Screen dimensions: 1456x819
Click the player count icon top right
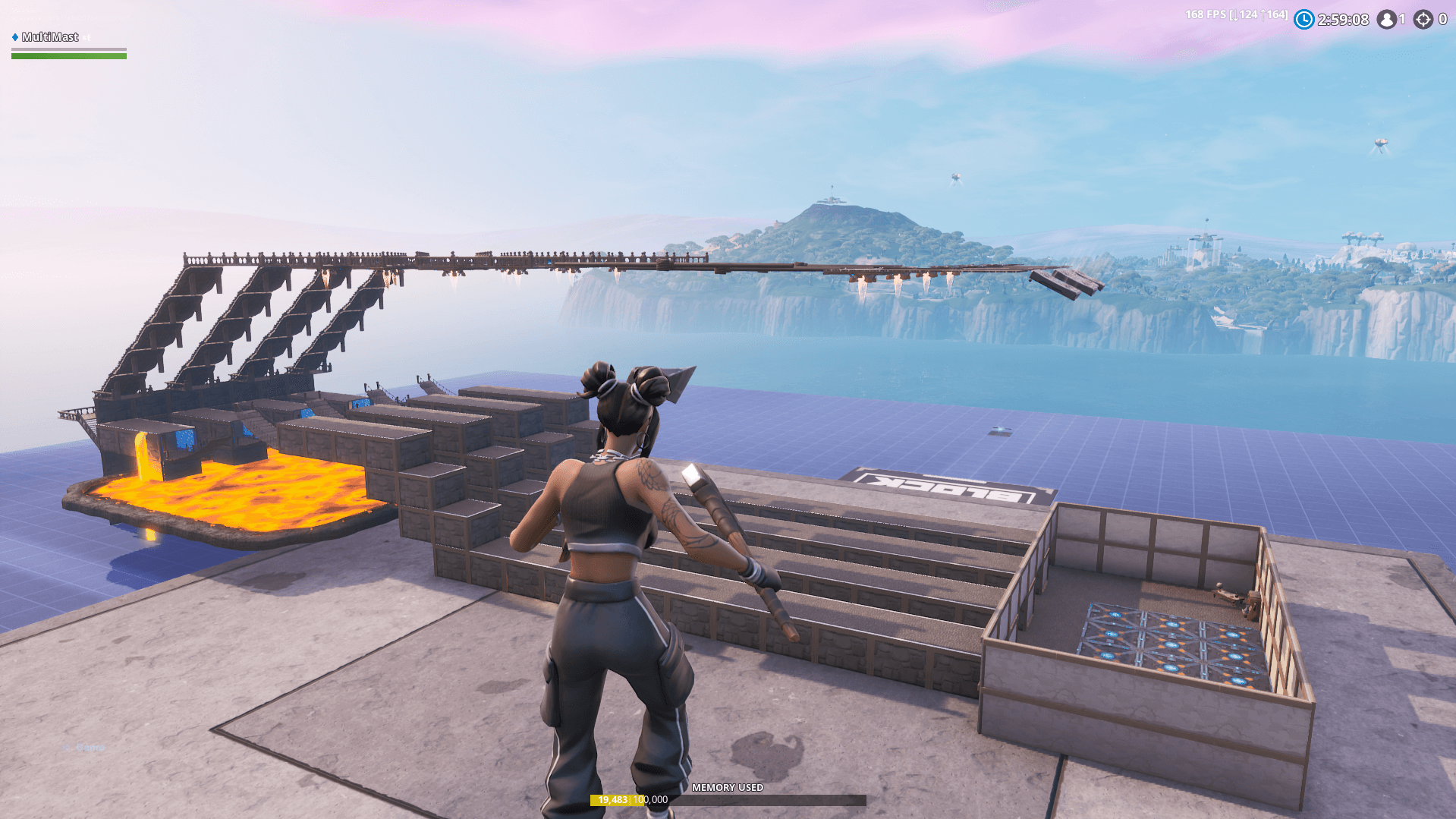[1388, 20]
